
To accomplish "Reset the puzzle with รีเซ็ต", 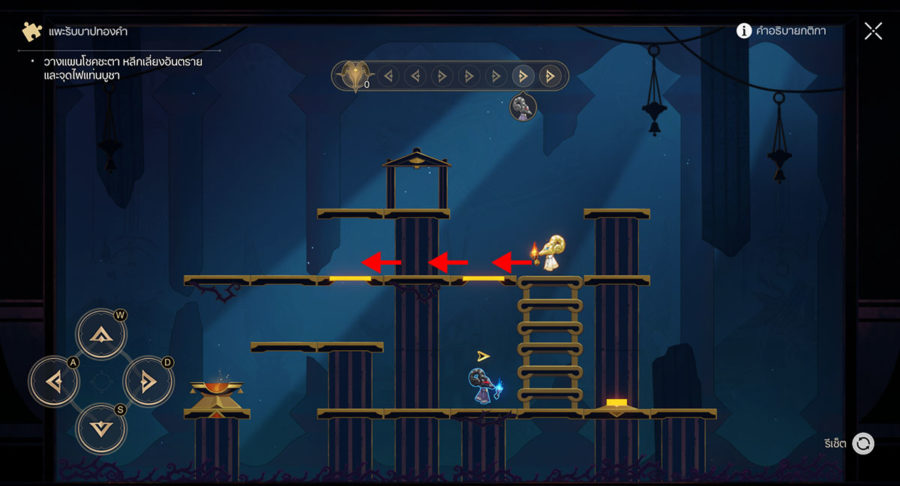I will click(x=863, y=443).
